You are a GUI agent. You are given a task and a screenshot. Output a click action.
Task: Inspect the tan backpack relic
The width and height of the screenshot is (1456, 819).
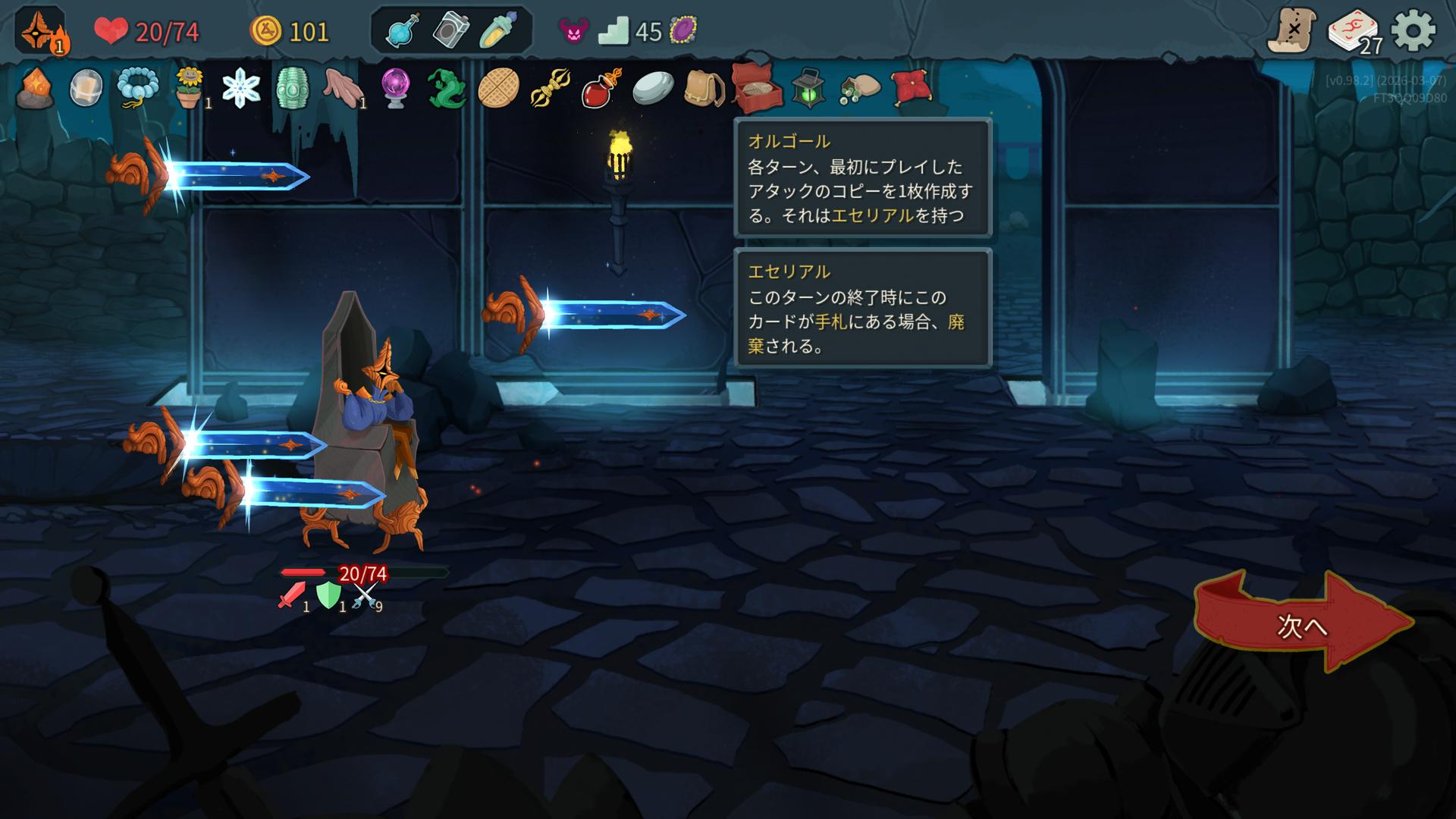pos(703,88)
